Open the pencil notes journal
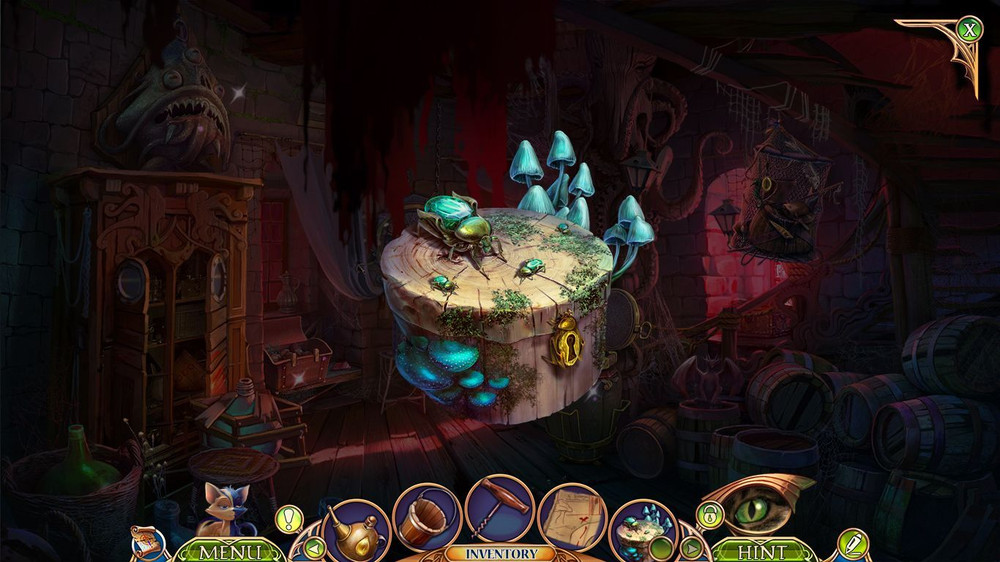Viewport: 1000px width, 562px height. 852,544
